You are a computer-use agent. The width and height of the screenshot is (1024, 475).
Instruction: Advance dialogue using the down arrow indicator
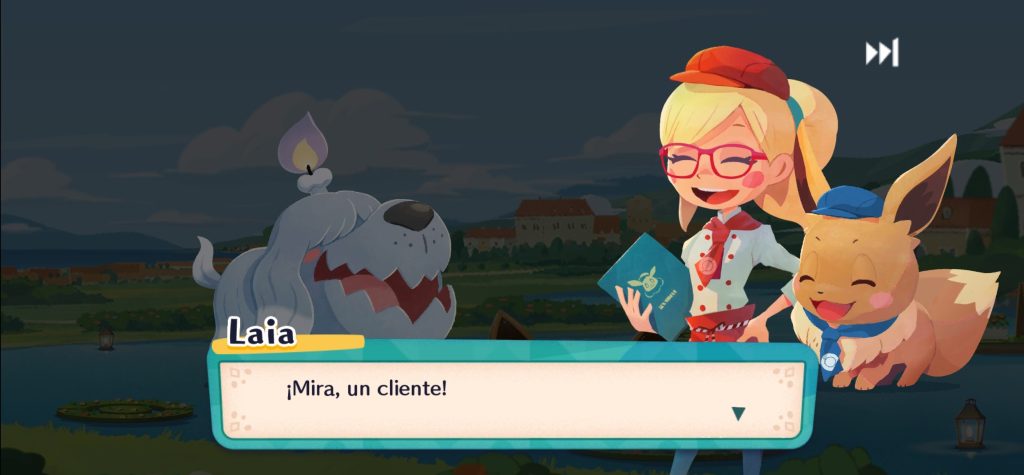(738, 413)
